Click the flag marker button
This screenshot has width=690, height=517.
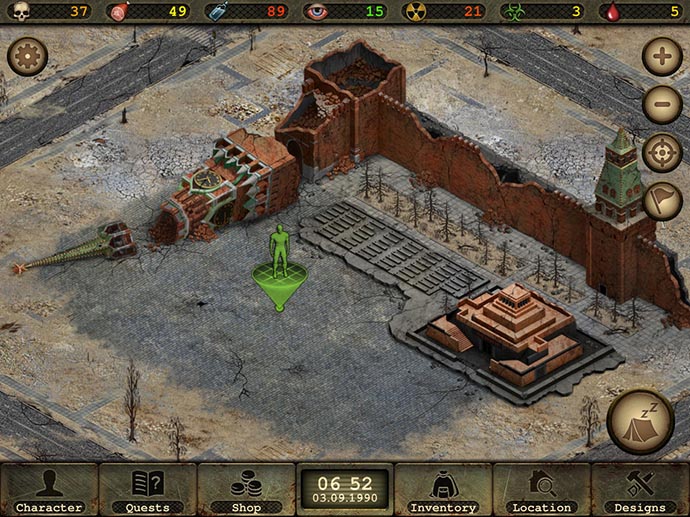click(x=662, y=201)
